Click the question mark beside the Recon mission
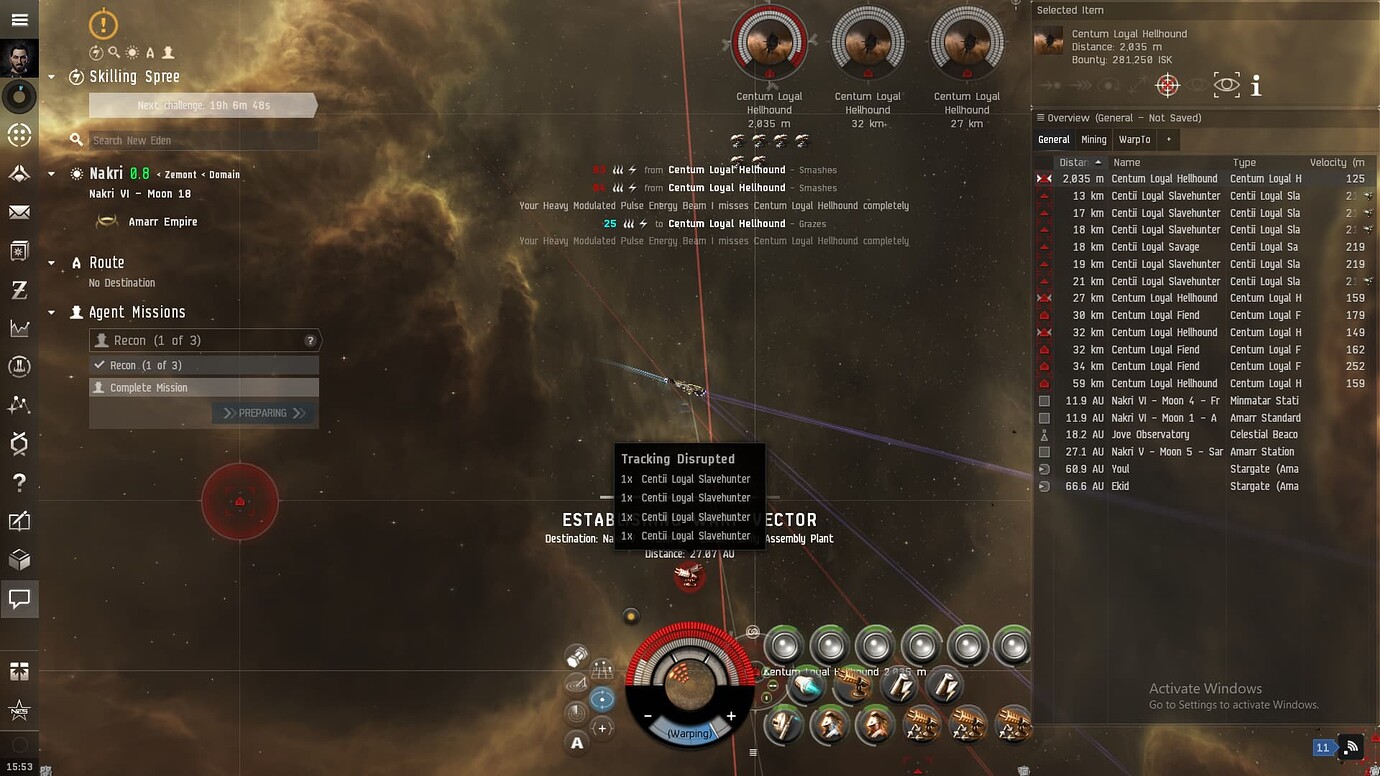Viewport: 1380px width, 776px height. click(x=311, y=340)
